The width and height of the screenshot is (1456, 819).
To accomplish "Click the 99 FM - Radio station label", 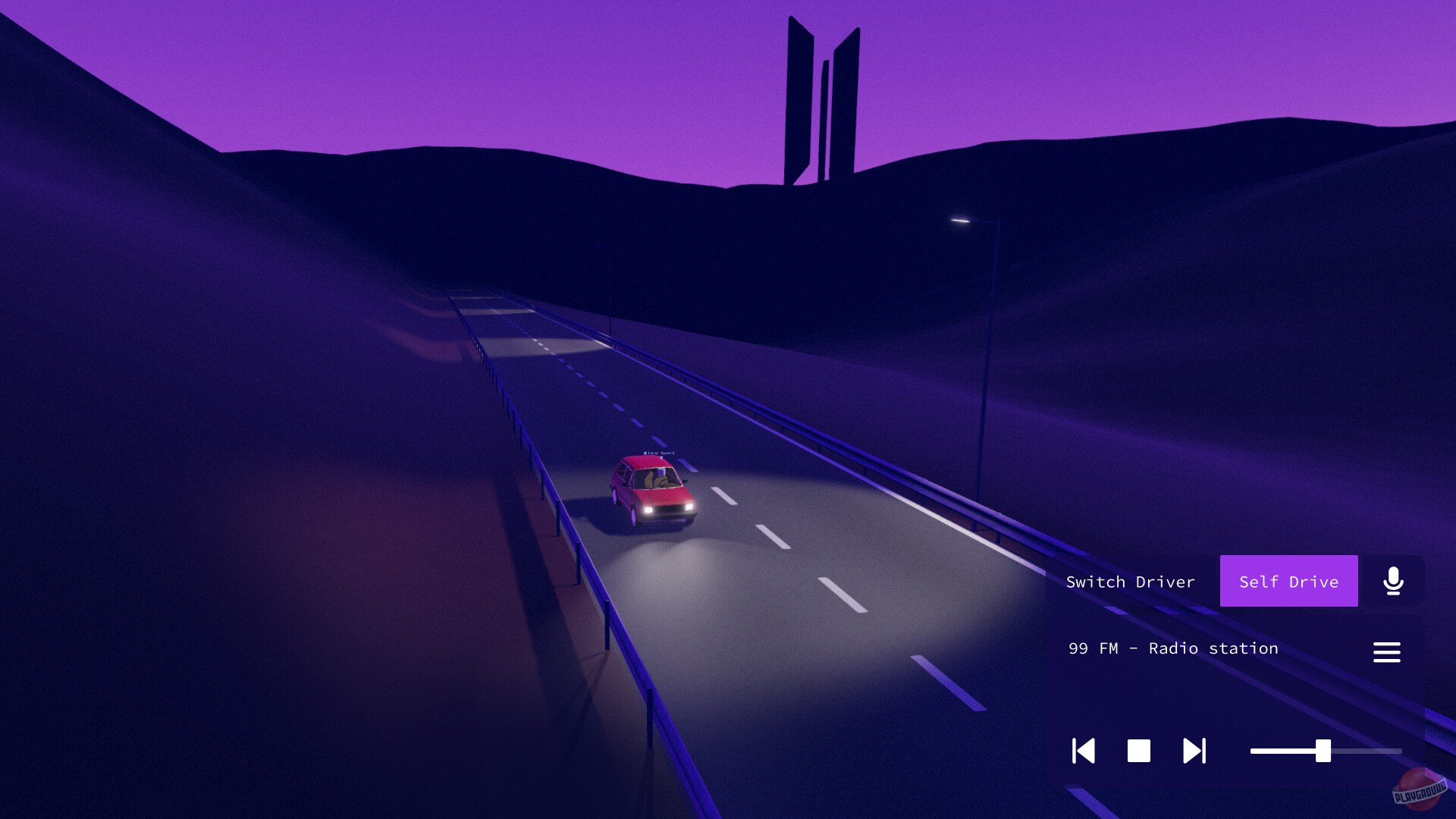I will (x=1172, y=648).
